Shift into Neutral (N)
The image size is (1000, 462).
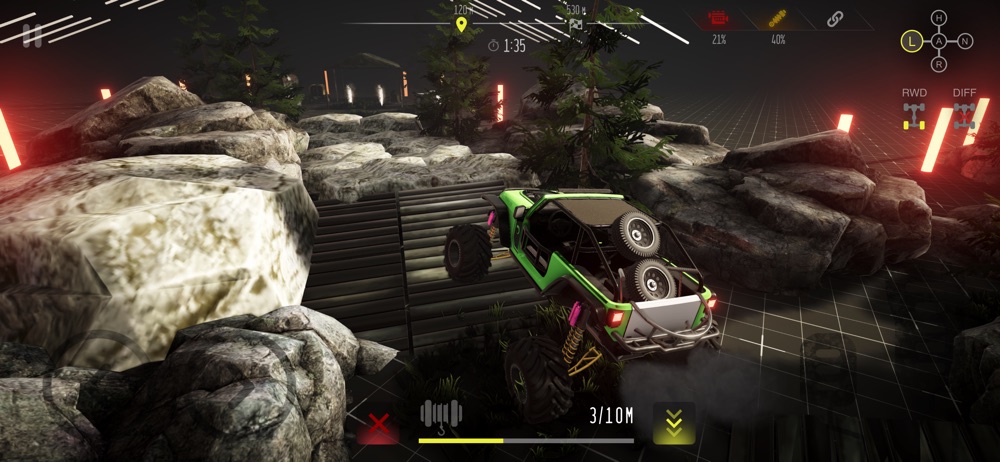(x=964, y=41)
